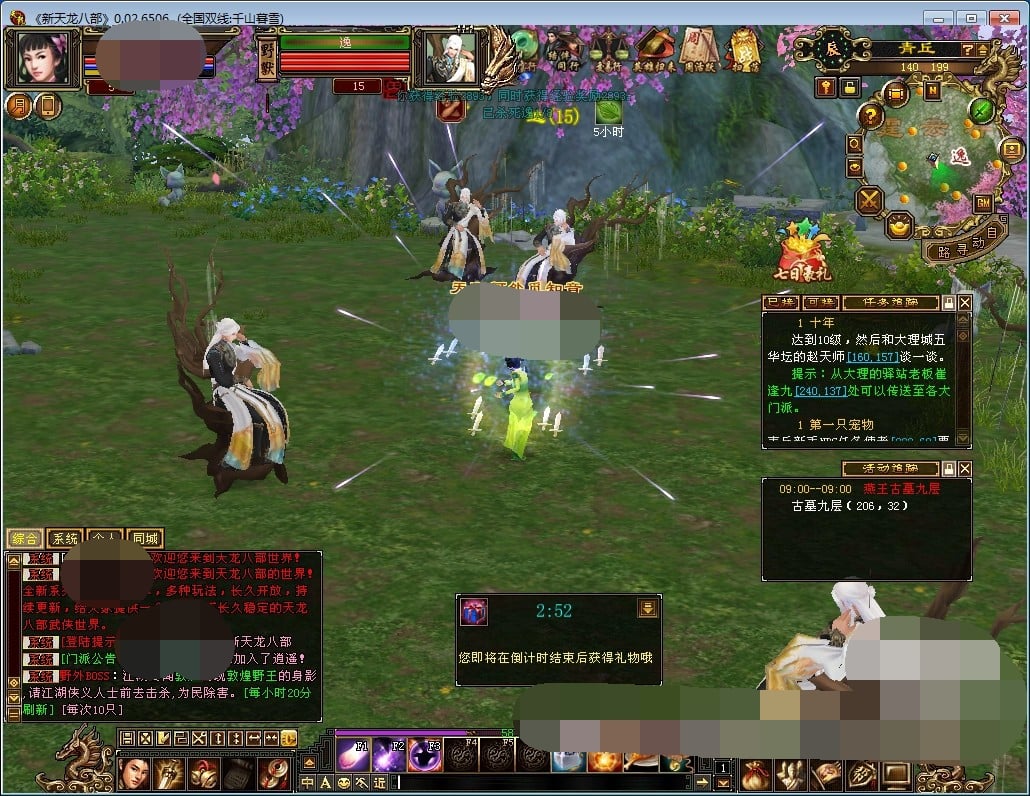The height and width of the screenshot is (796, 1030).
Task: Select the green sword orb on minimap
Action: [982, 110]
